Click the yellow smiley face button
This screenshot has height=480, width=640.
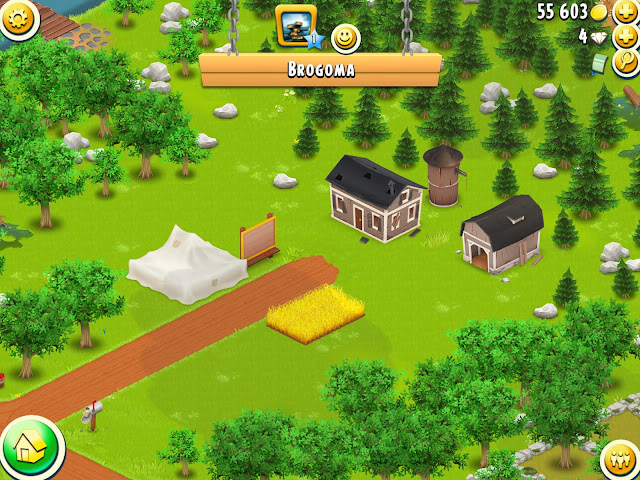pyautogui.click(x=345, y=38)
